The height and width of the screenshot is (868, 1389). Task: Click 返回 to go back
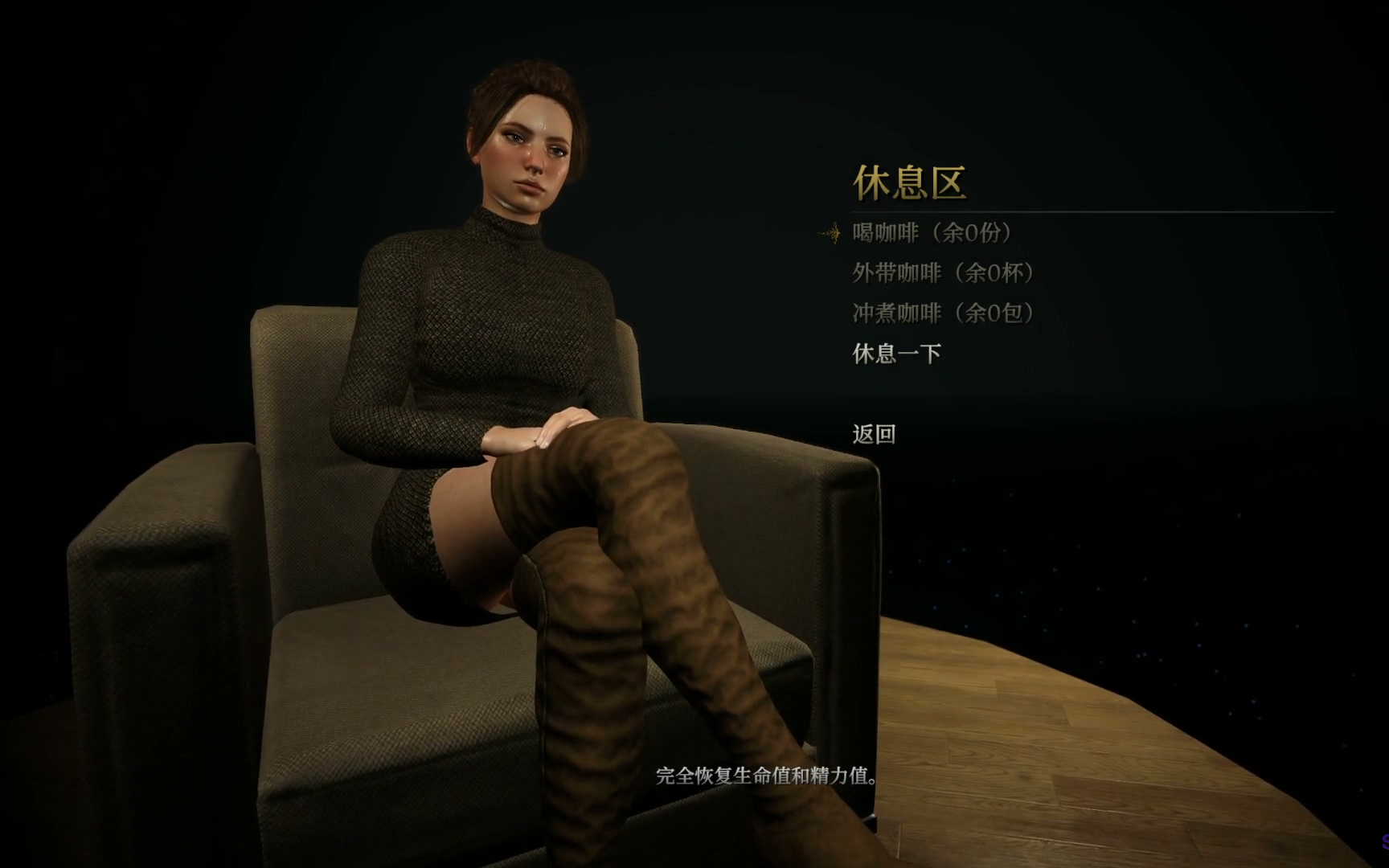point(874,435)
